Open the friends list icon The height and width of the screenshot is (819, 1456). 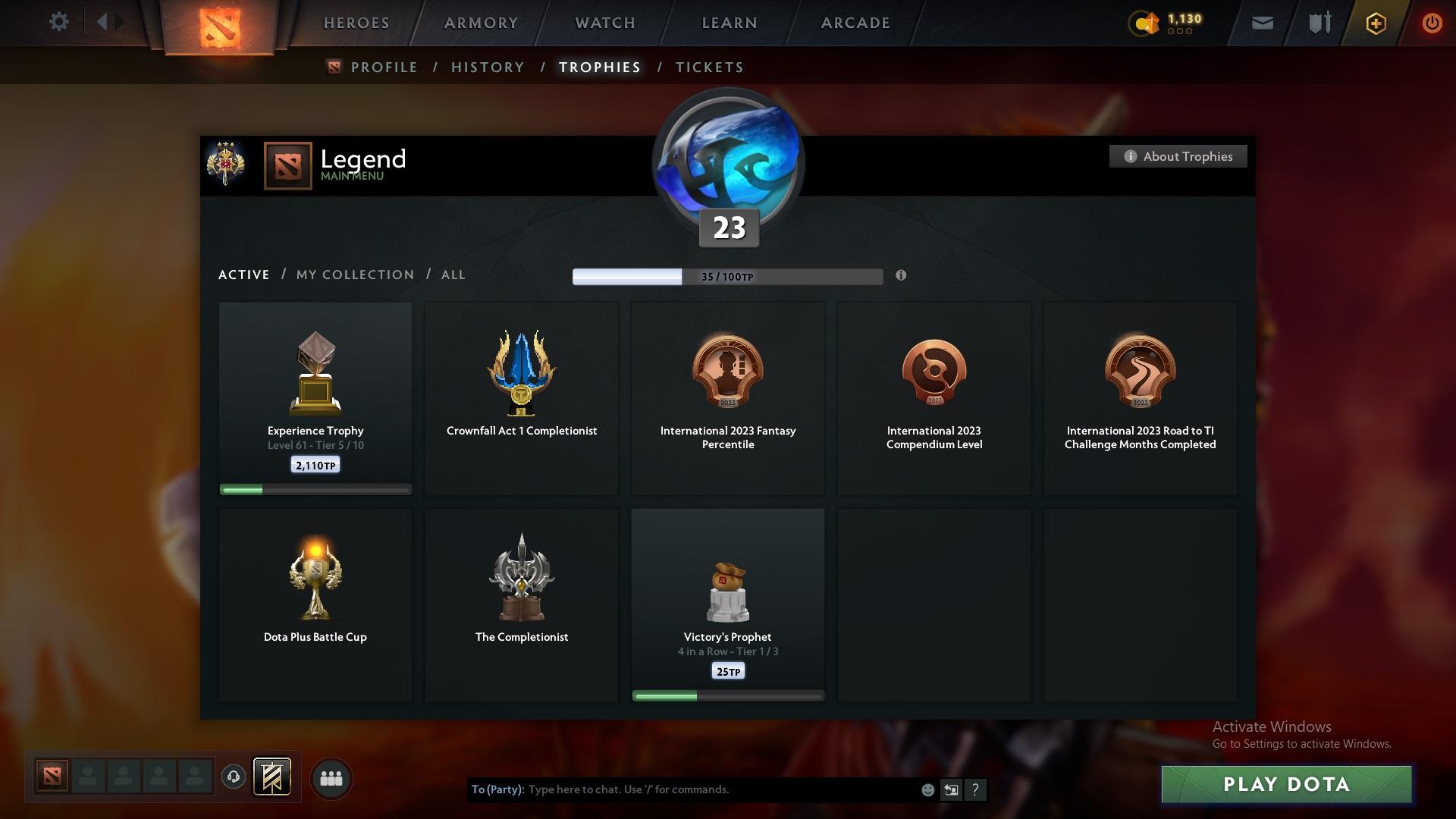330,777
